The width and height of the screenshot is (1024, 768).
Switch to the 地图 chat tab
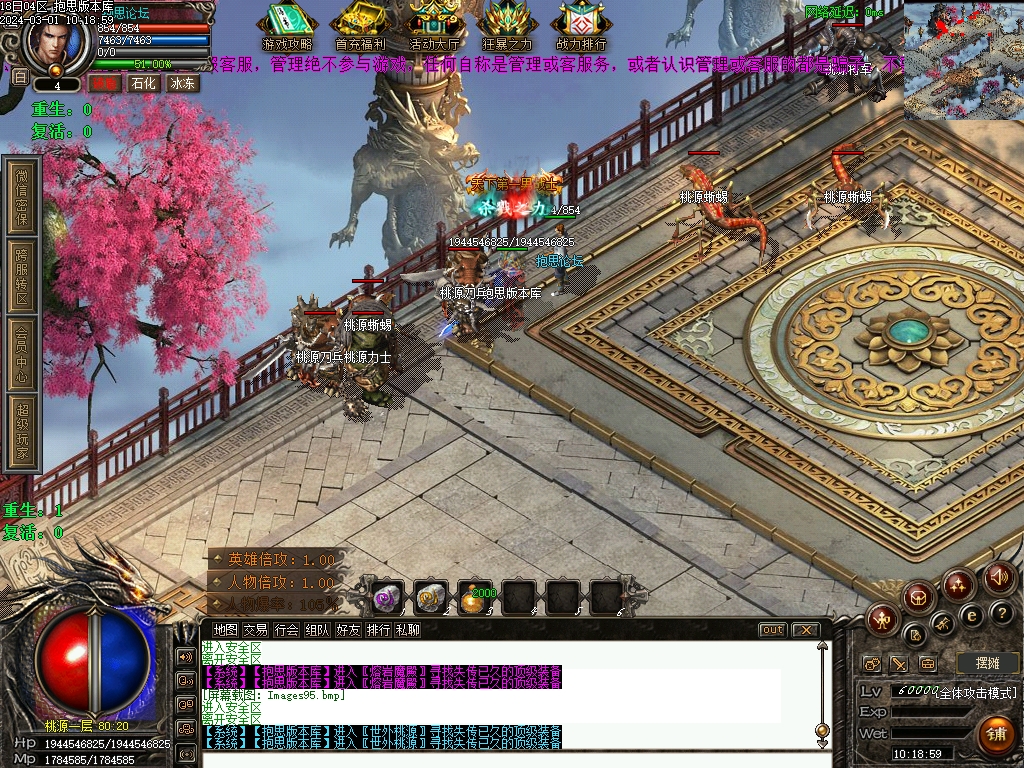[x=226, y=630]
